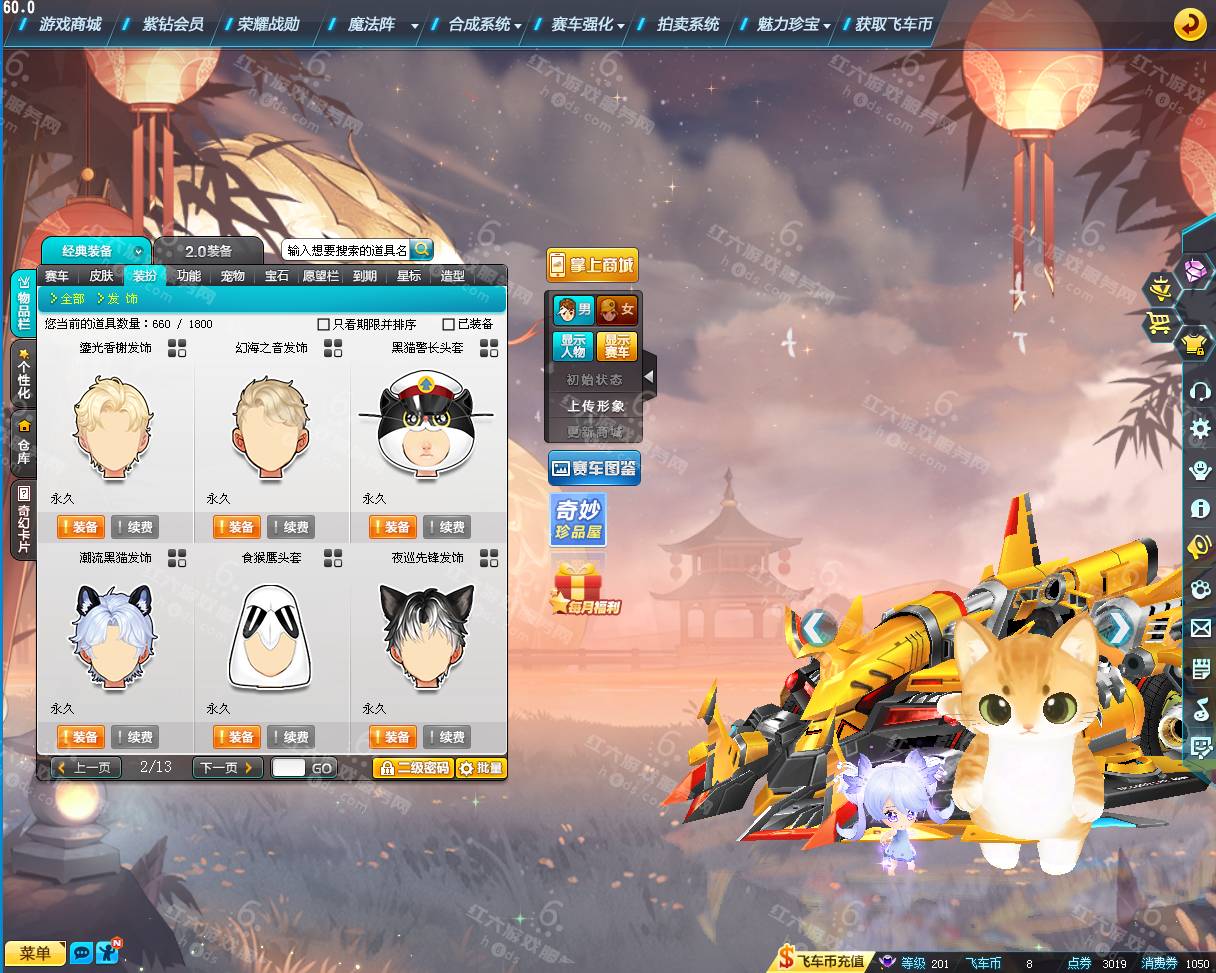Select the 女 female character toggle
This screenshot has width=1216, height=973.
[x=617, y=310]
